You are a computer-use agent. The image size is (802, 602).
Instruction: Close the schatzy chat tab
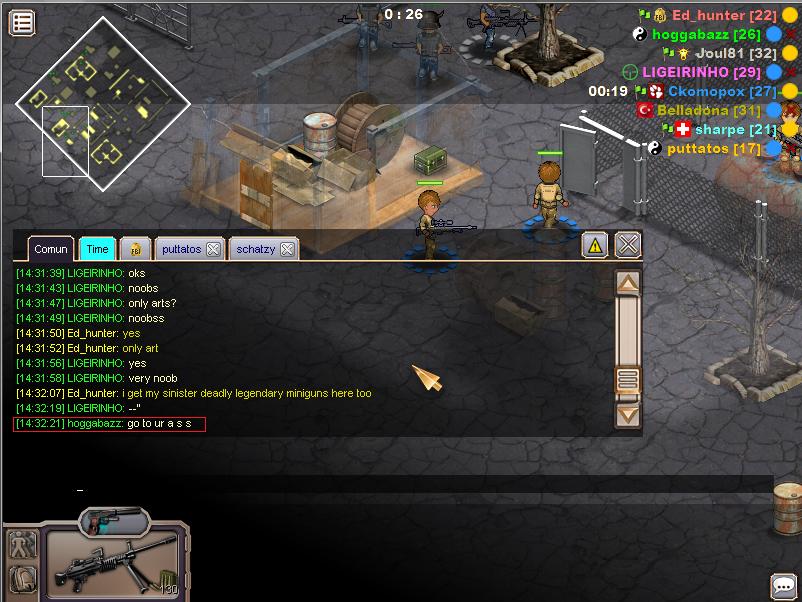[x=286, y=249]
